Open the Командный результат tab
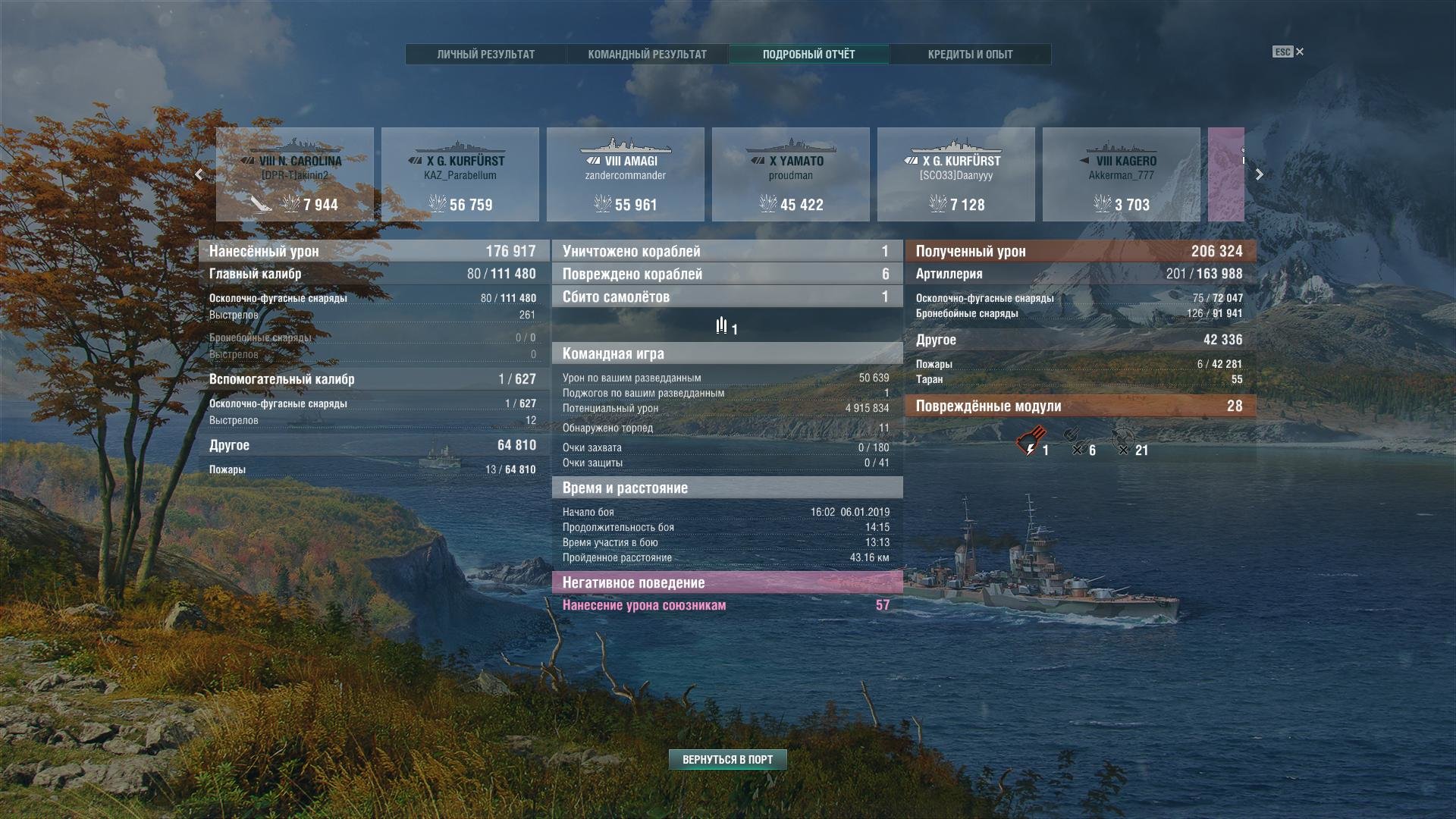 click(x=647, y=55)
